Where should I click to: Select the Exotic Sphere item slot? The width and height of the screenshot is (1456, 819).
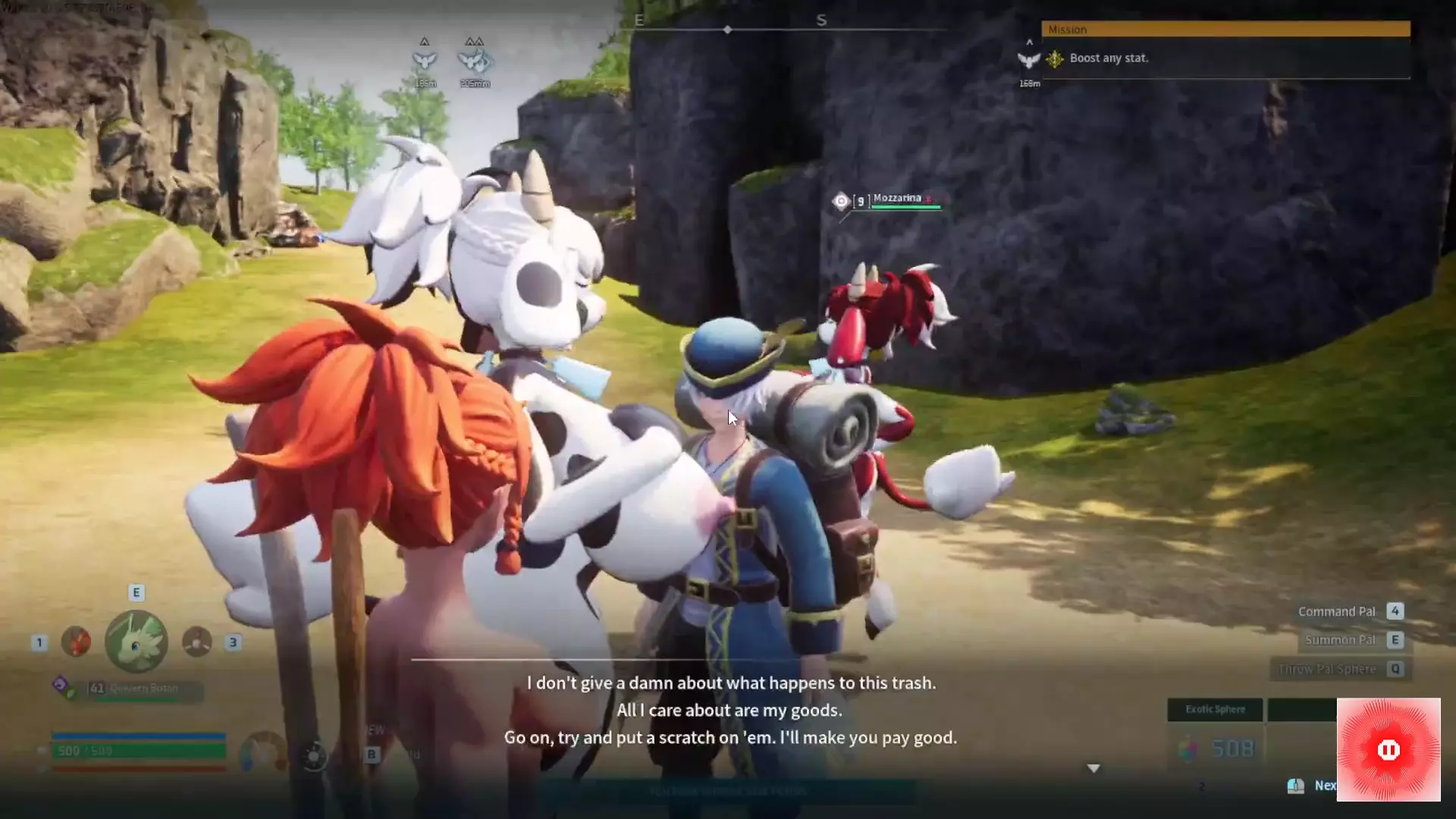pyautogui.click(x=1215, y=710)
